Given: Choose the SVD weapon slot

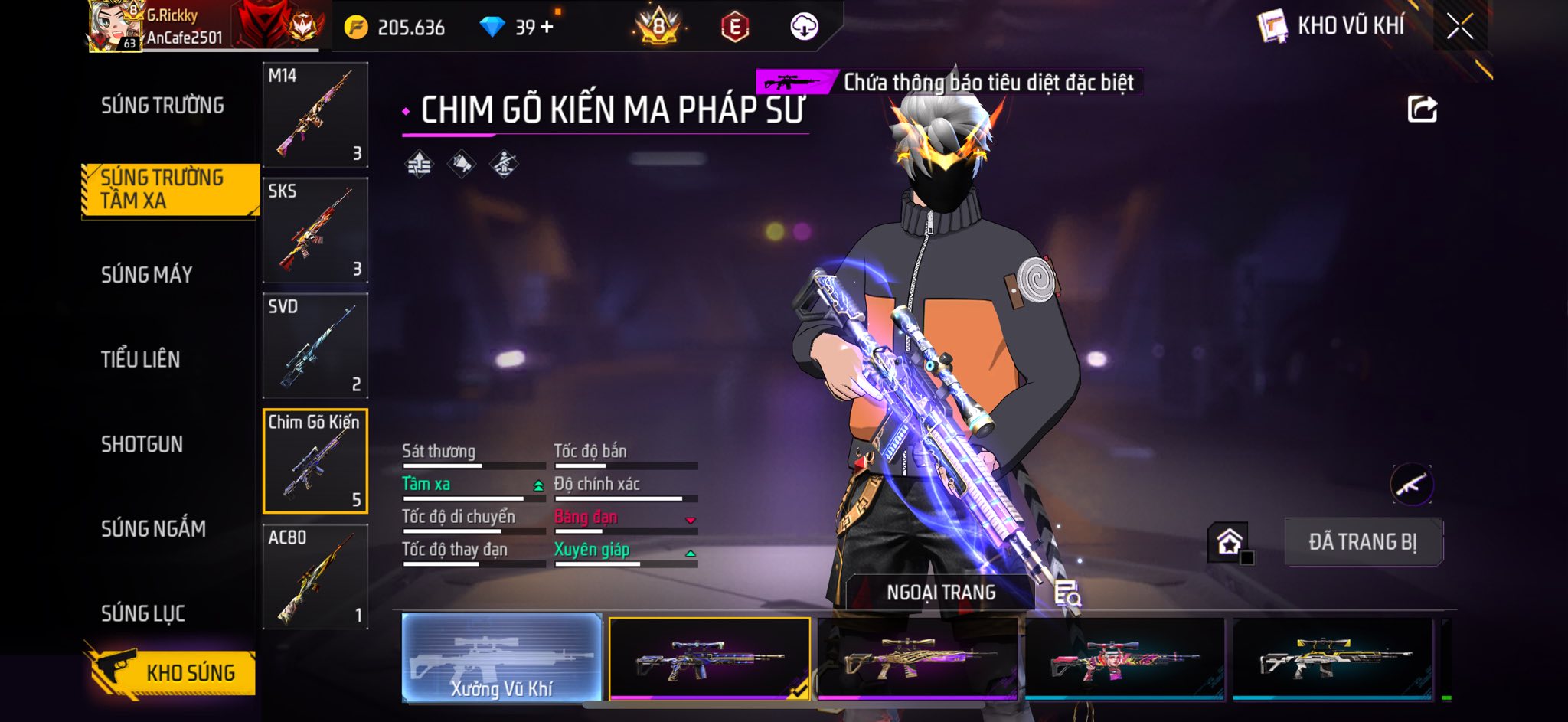Looking at the screenshot, I should point(315,346).
